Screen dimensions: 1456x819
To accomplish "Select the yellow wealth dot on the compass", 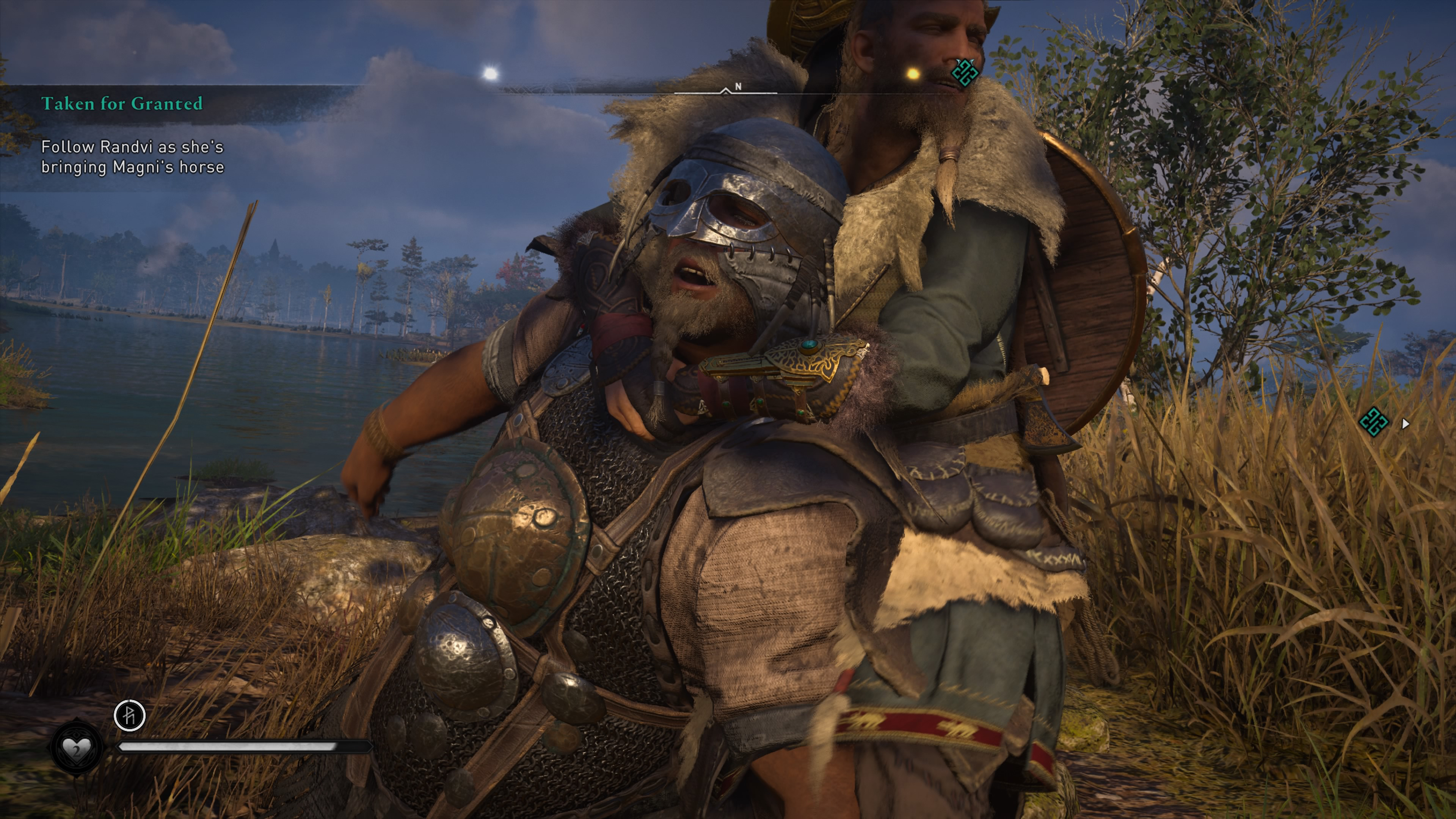I will tap(912, 74).
